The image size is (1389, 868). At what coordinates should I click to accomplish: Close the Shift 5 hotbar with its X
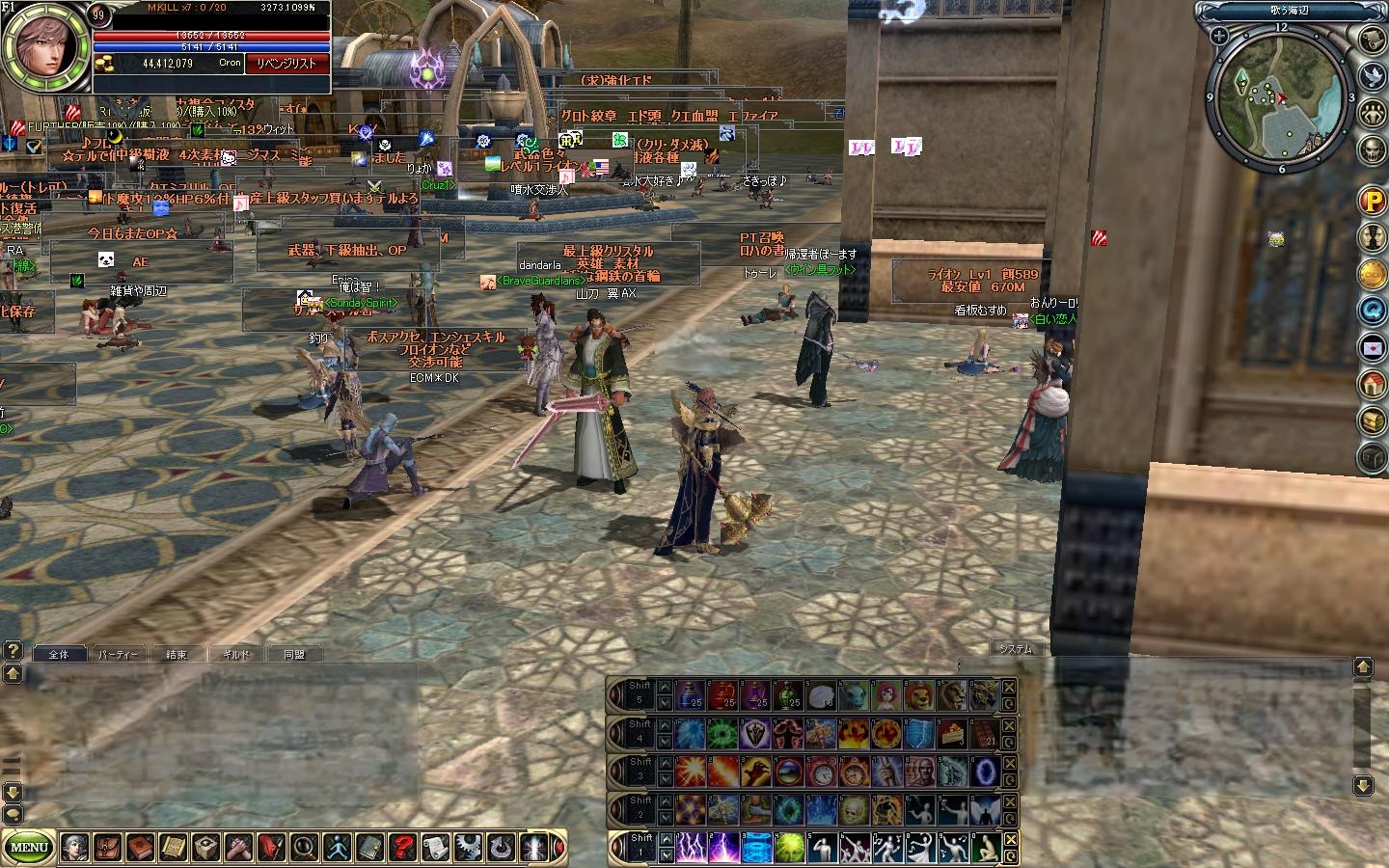(1009, 687)
